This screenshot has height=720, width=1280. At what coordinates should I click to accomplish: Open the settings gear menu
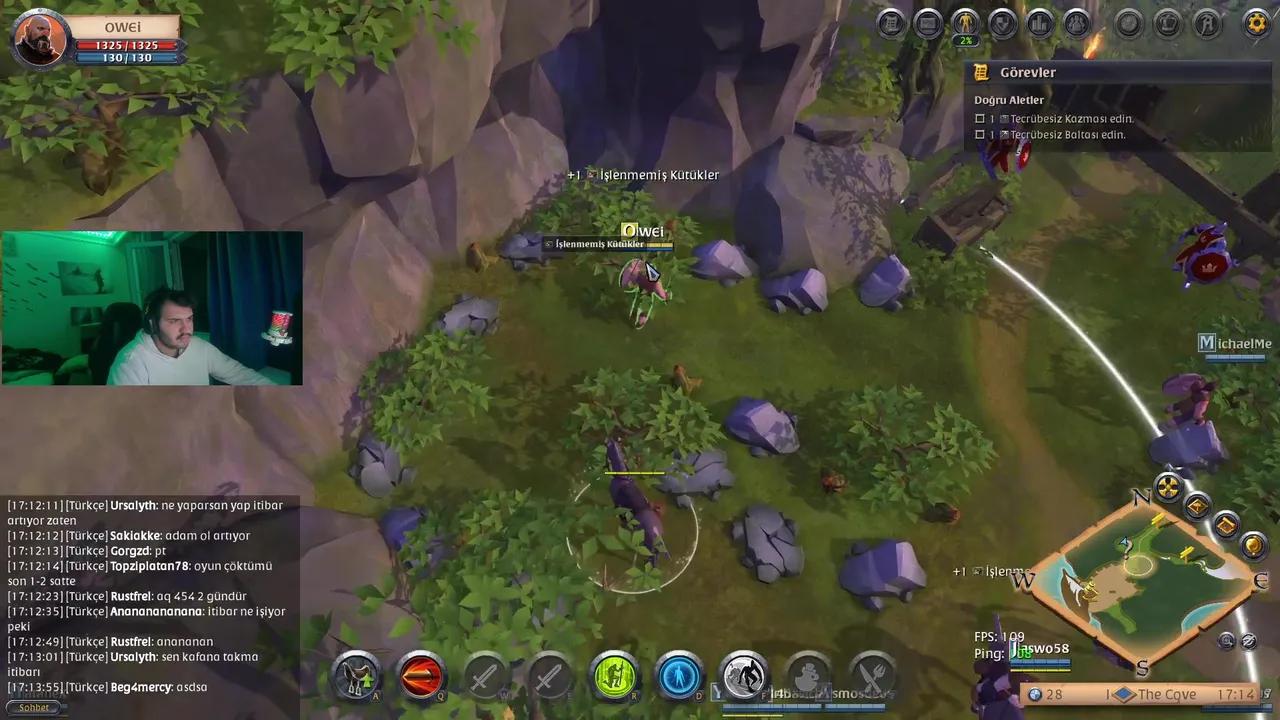click(1256, 24)
